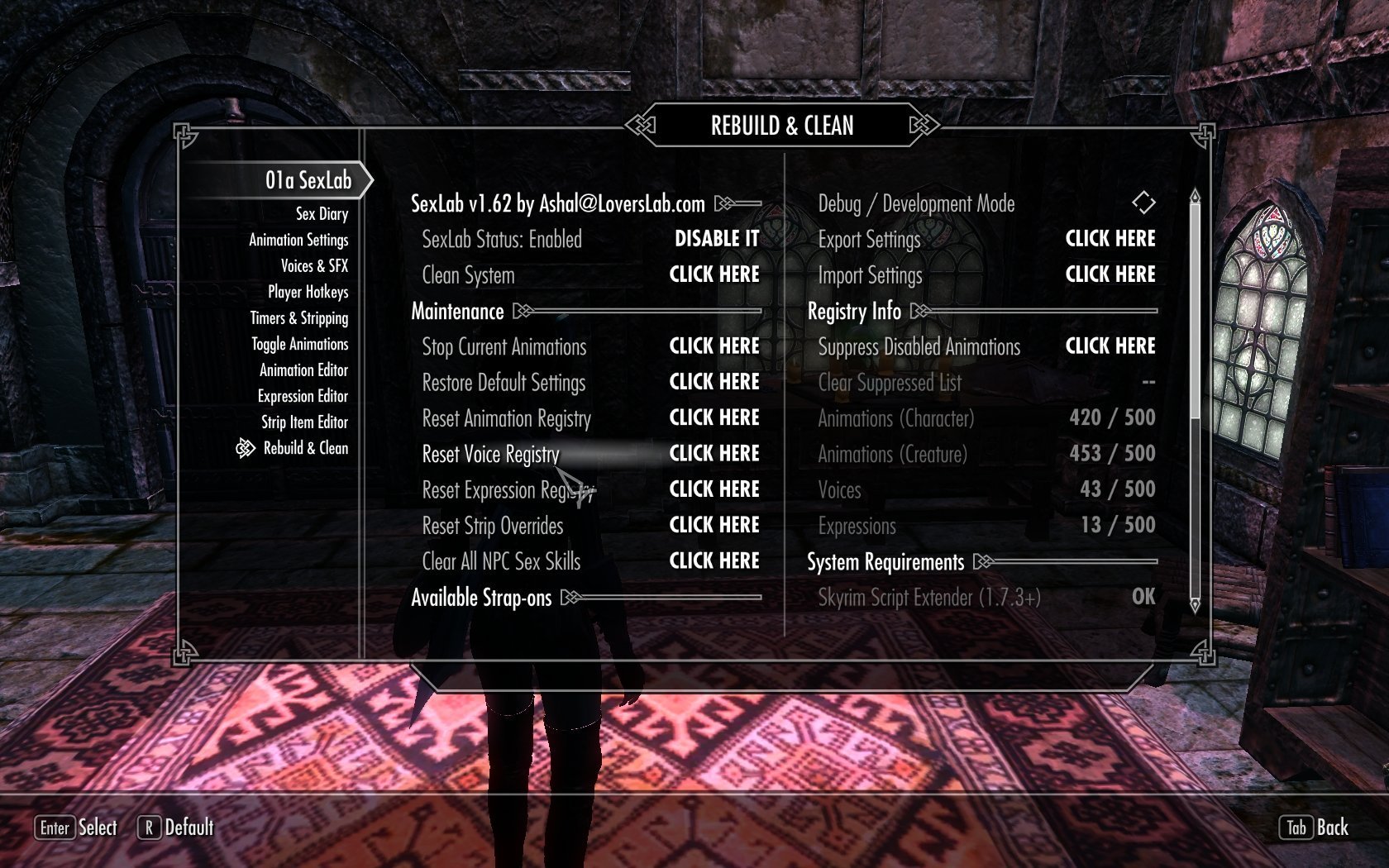1389x868 pixels.
Task: Select Reset Voice Registry option
Action: coord(714,454)
